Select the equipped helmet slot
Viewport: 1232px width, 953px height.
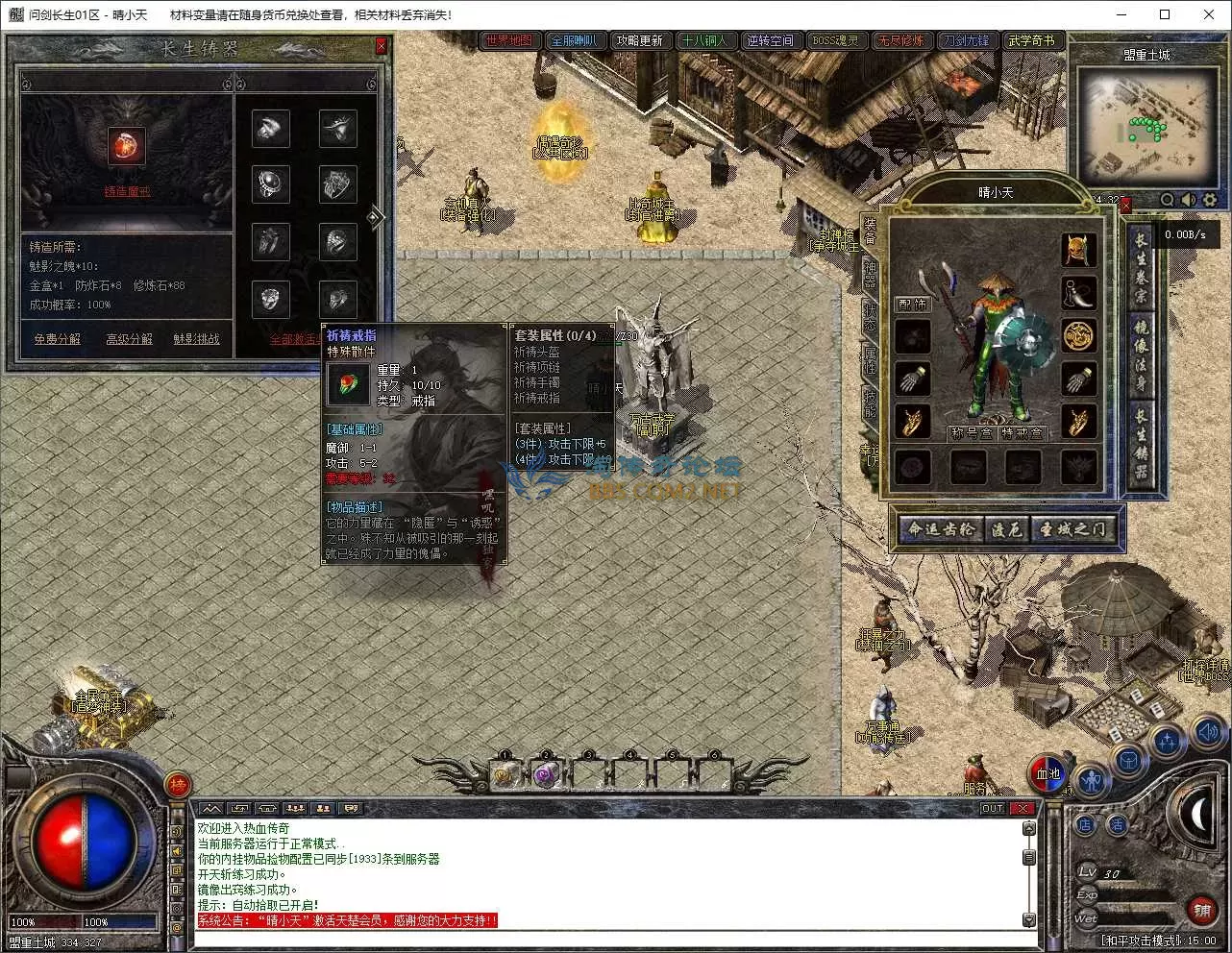(x=1078, y=250)
